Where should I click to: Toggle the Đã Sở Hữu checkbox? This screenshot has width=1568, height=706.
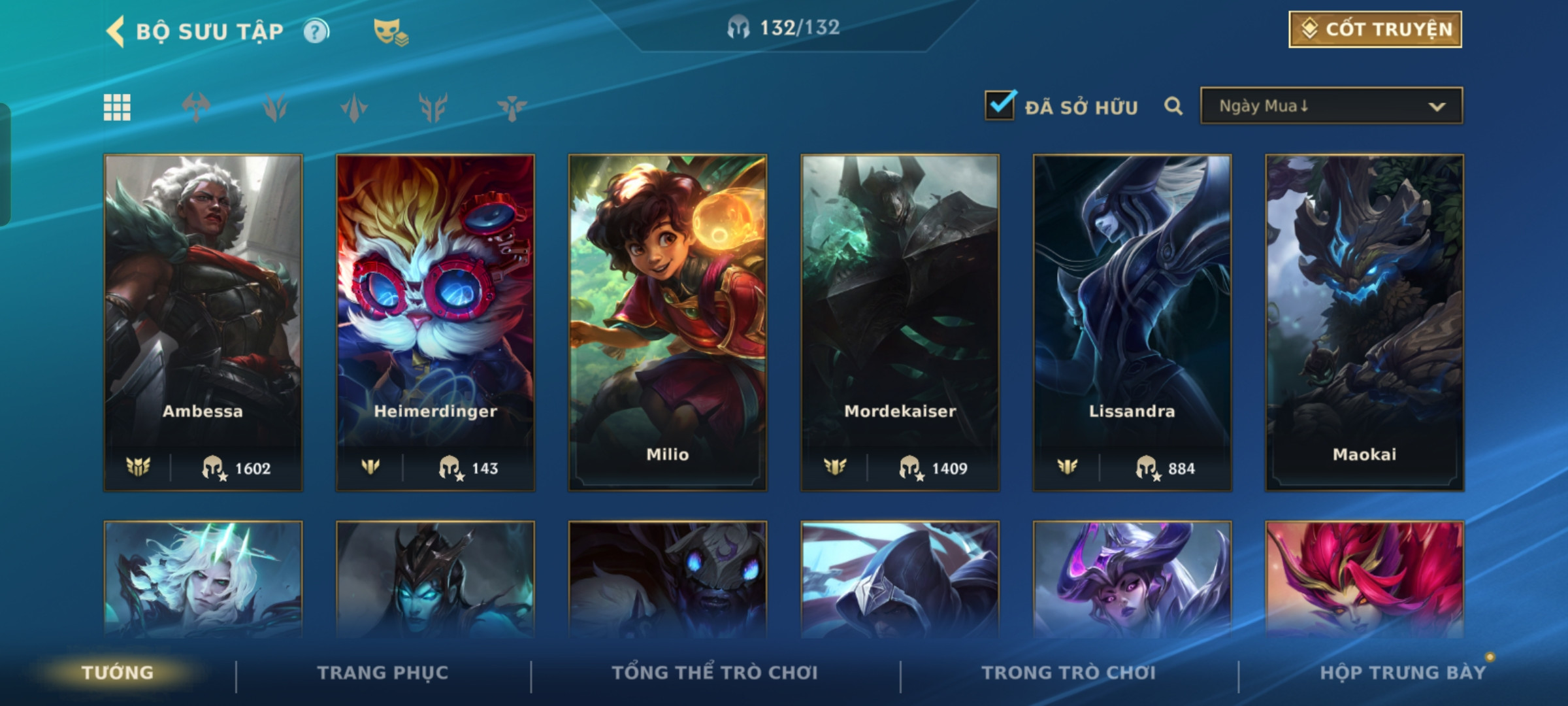(x=1000, y=105)
